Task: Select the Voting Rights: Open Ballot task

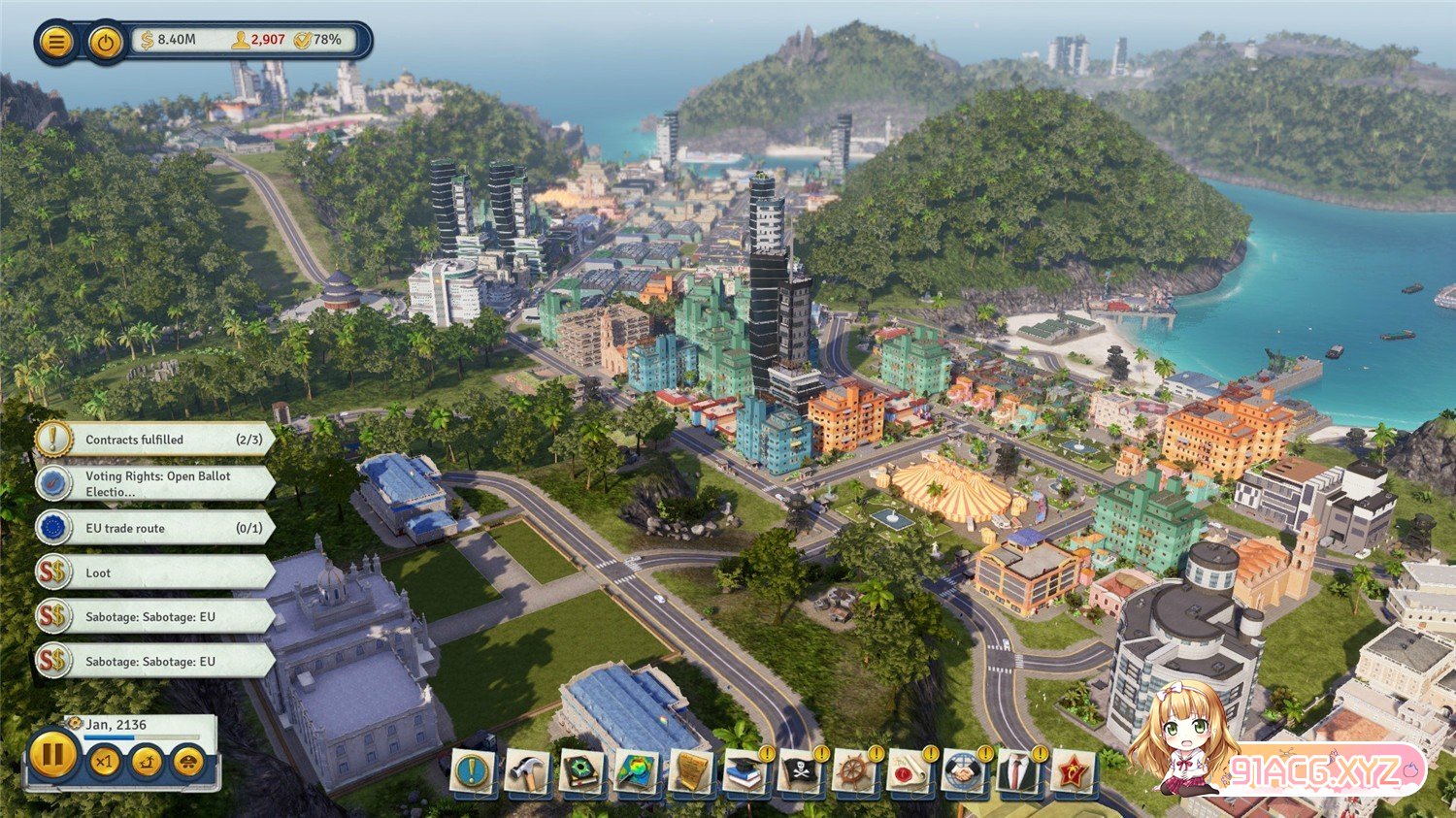Action: (x=155, y=483)
